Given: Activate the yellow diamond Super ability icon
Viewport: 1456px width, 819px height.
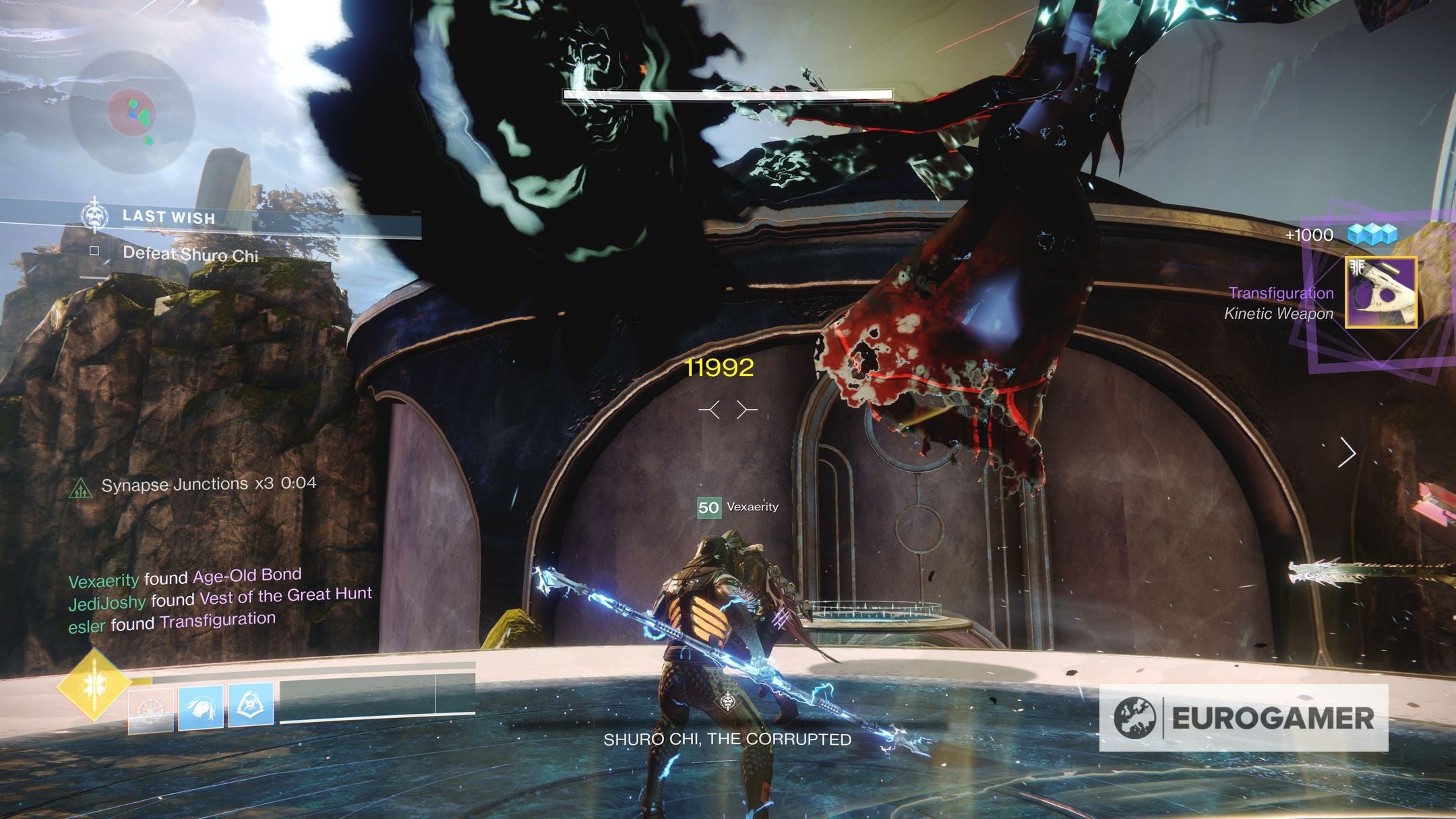Looking at the screenshot, I should click(x=94, y=685).
